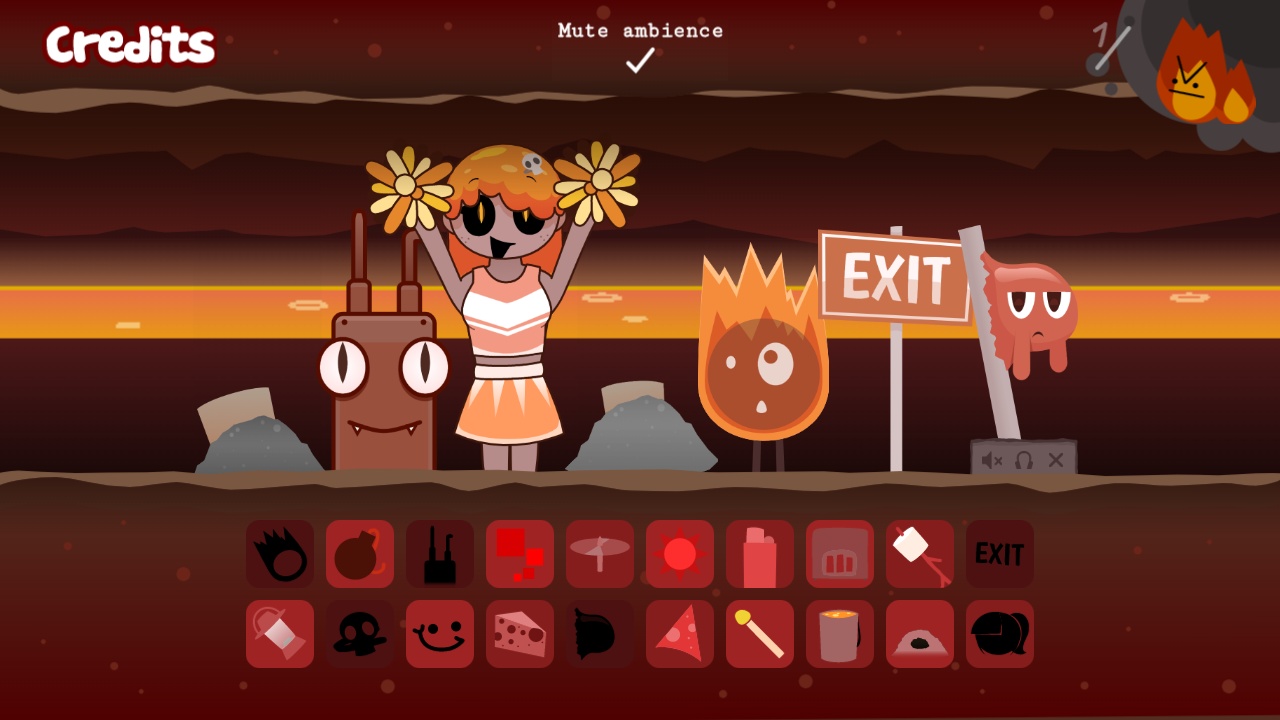Mute the character with the speaker icon
The width and height of the screenshot is (1280, 720).
pyautogui.click(x=992, y=460)
